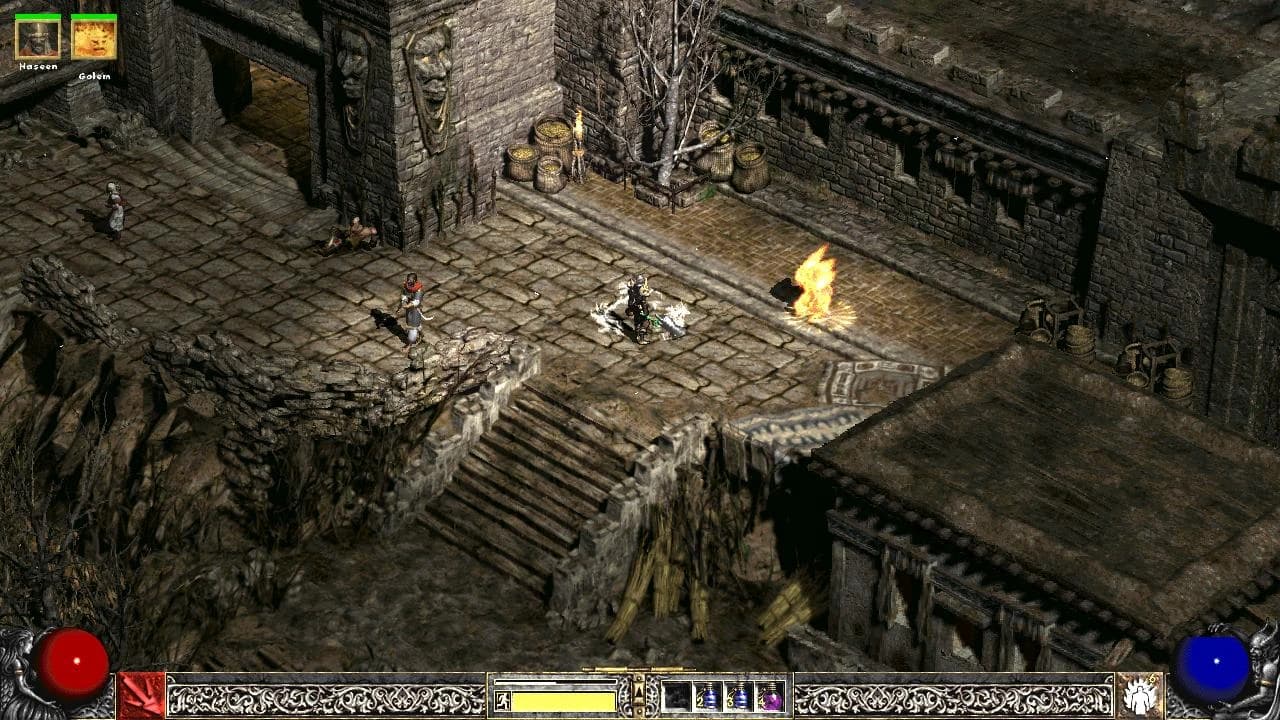Click the yellow stamina bar
Viewport: 1280px width, 720px height.
[x=562, y=700]
